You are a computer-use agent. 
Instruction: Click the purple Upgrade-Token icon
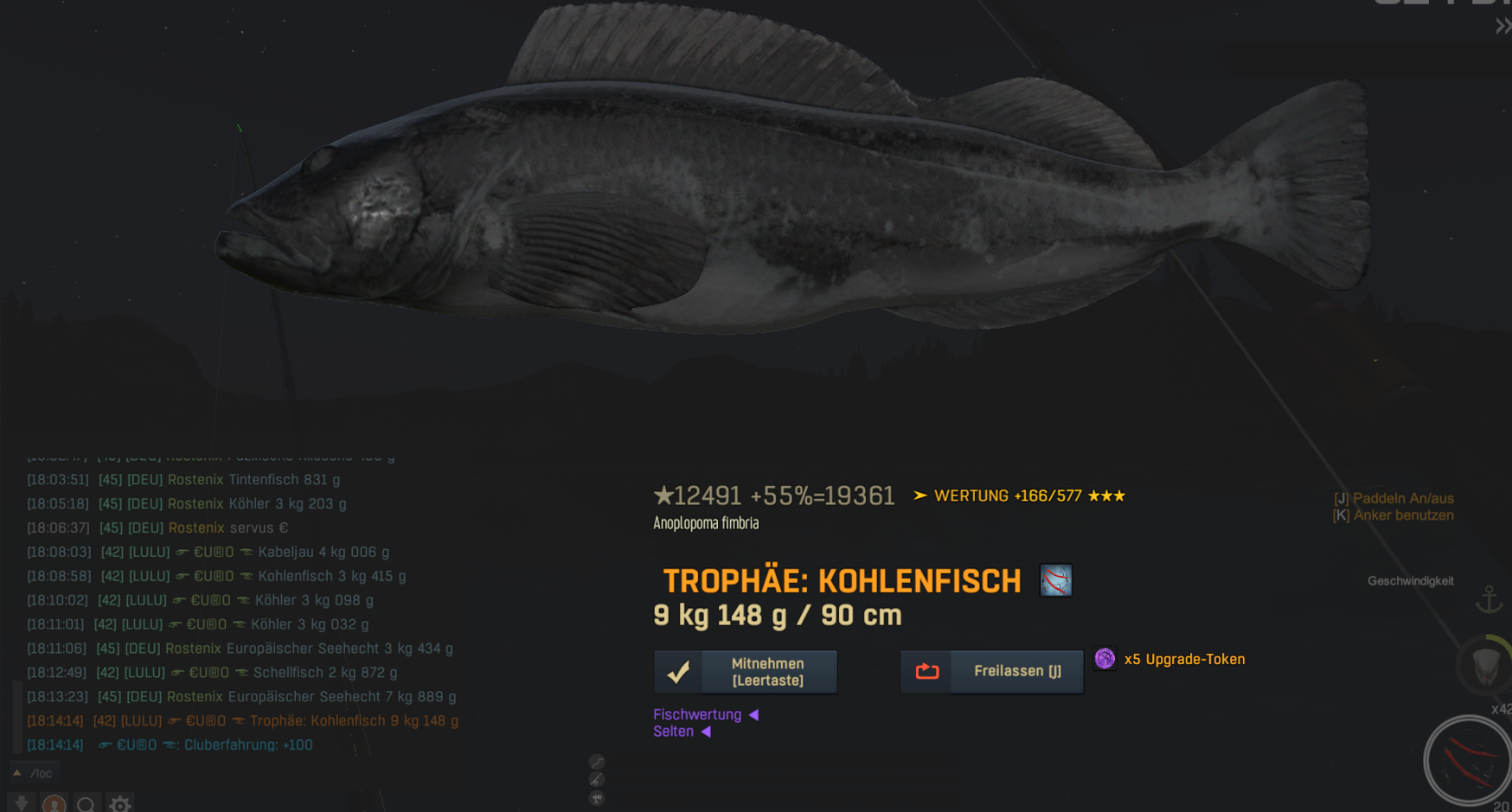click(1105, 659)
